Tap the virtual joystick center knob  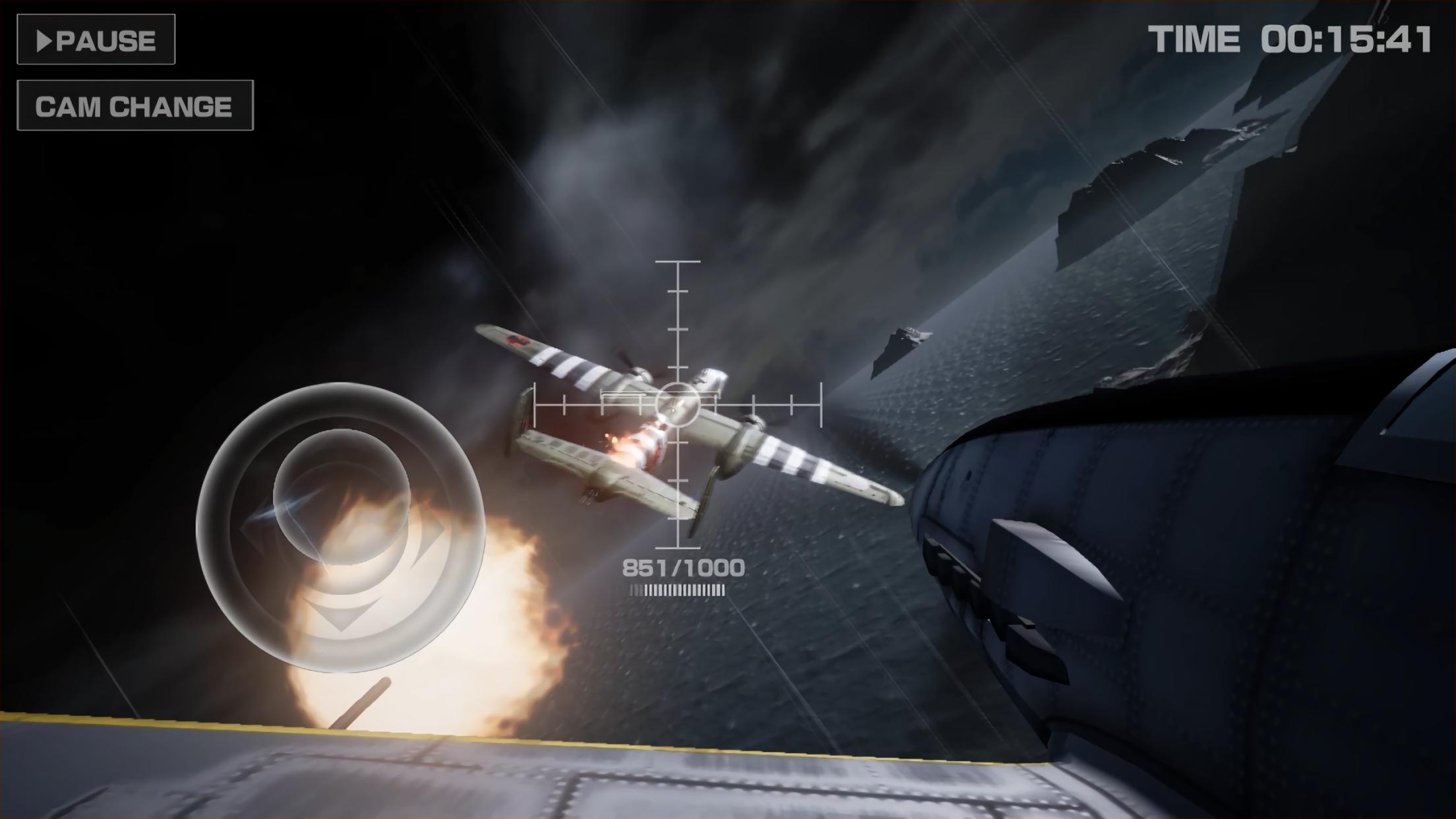341,495
